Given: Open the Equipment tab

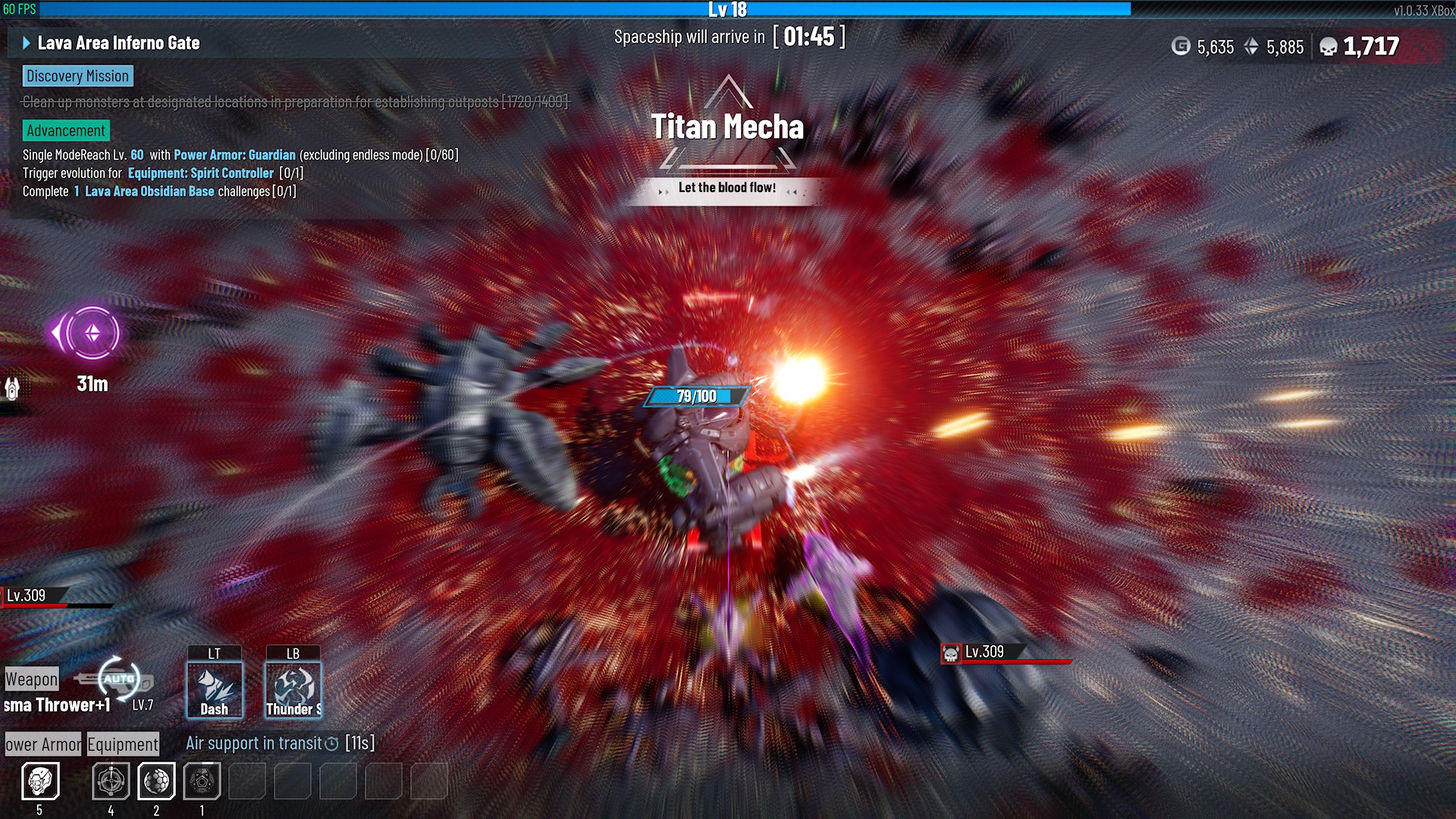Looking at the screenshot, I should pos(122,744).
